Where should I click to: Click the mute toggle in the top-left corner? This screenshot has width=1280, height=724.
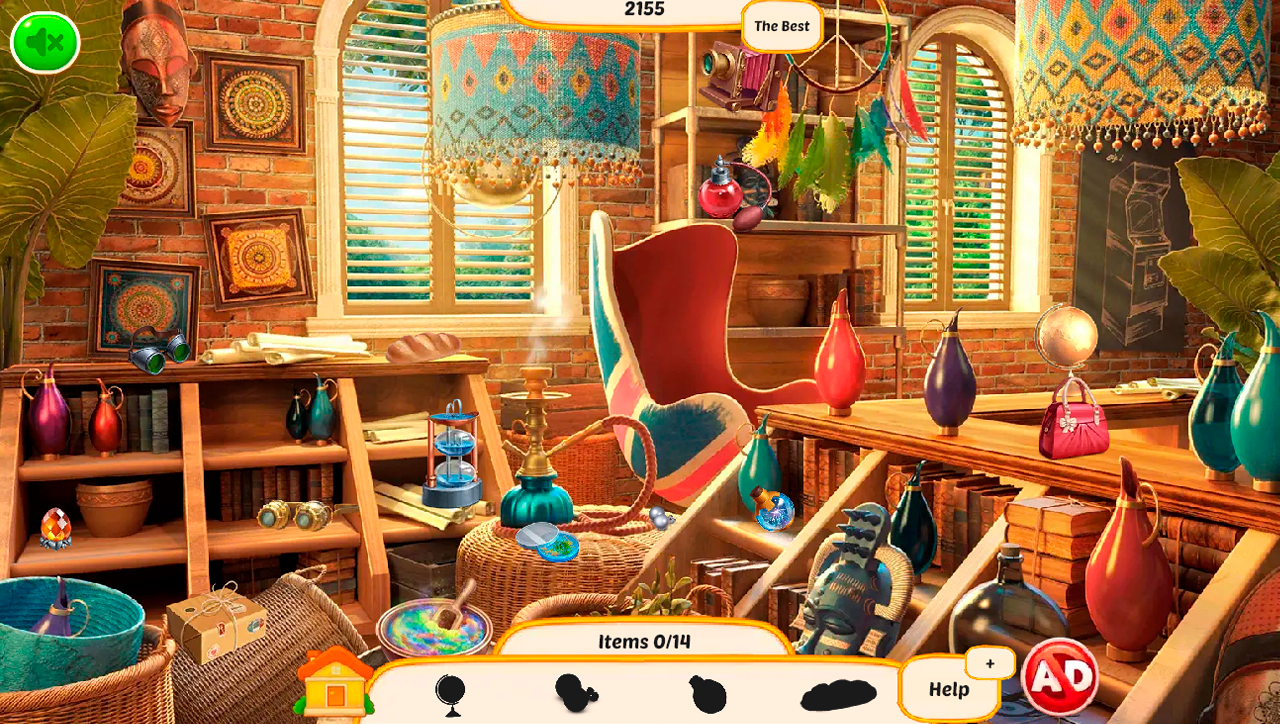coord(43,42)
